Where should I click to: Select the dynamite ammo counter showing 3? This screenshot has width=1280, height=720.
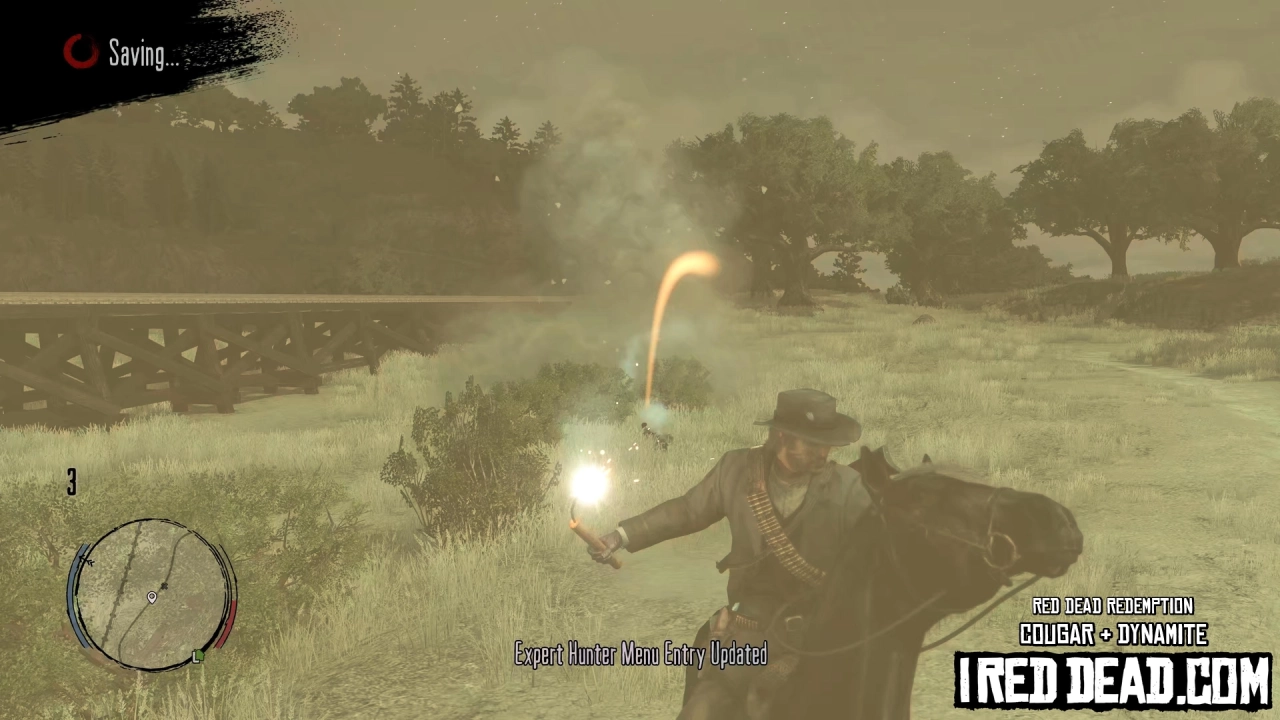tap(71, 484)
